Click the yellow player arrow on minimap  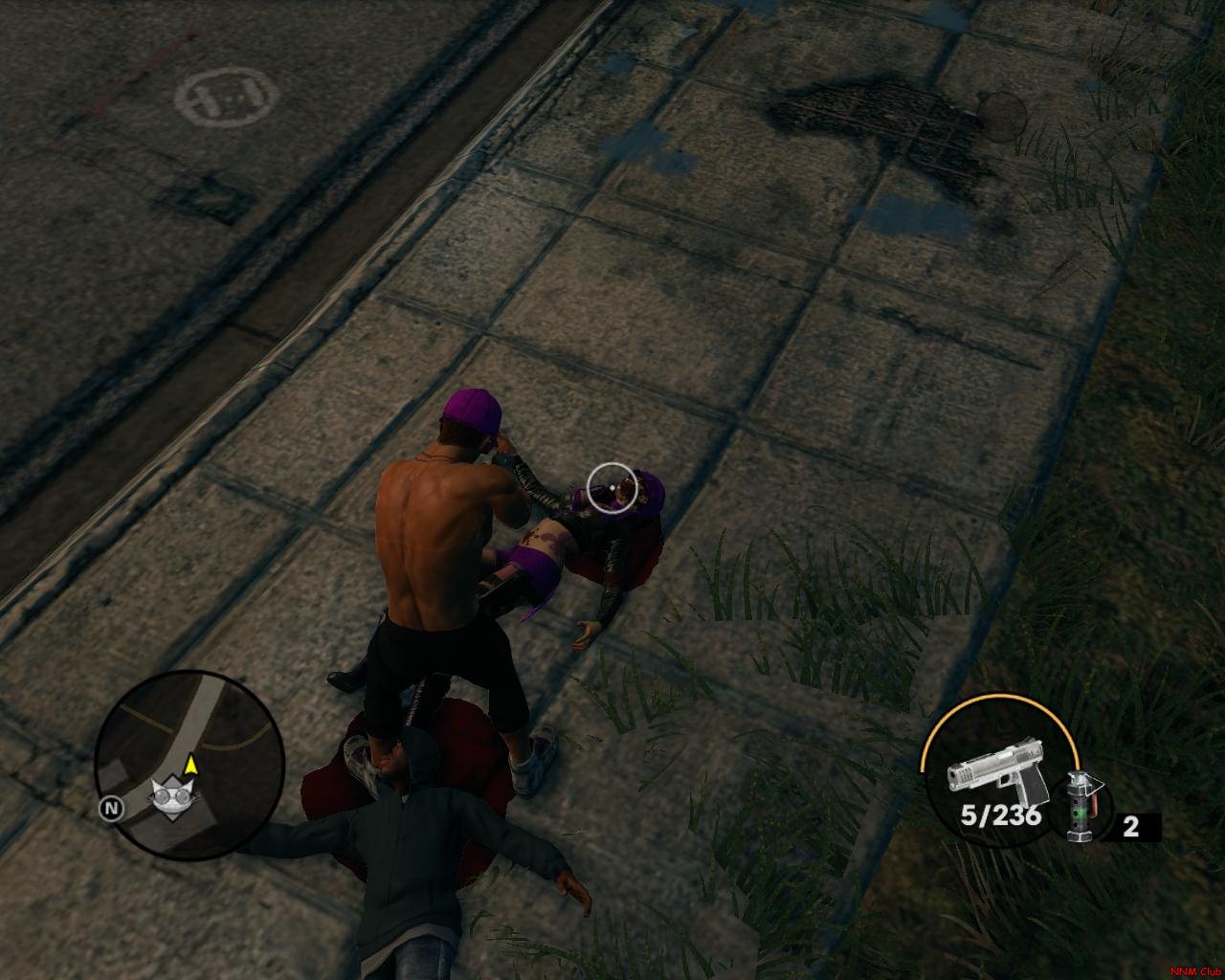point(191,764)
